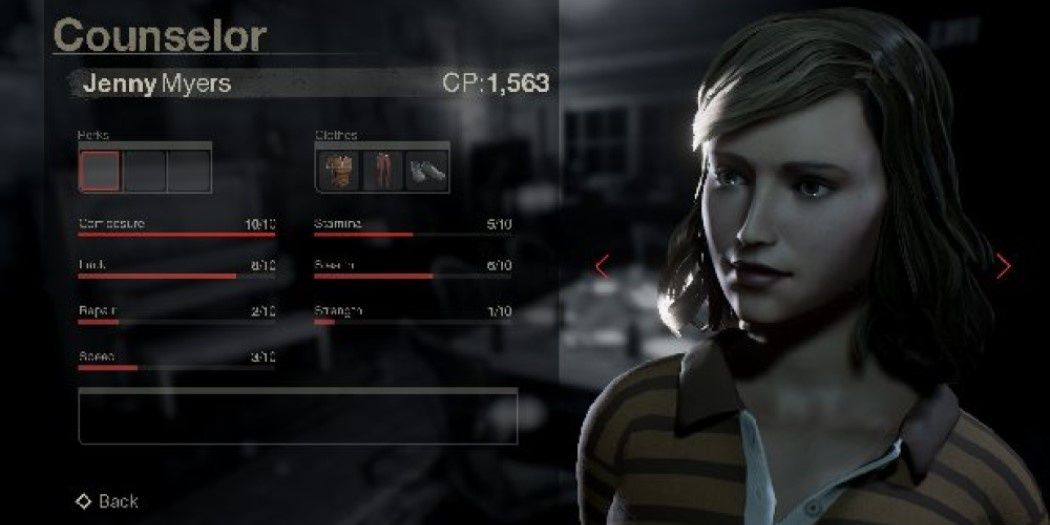Go Back to the previous menu
The width and height of the screenshot is (1050, 525).
(108, 501)
